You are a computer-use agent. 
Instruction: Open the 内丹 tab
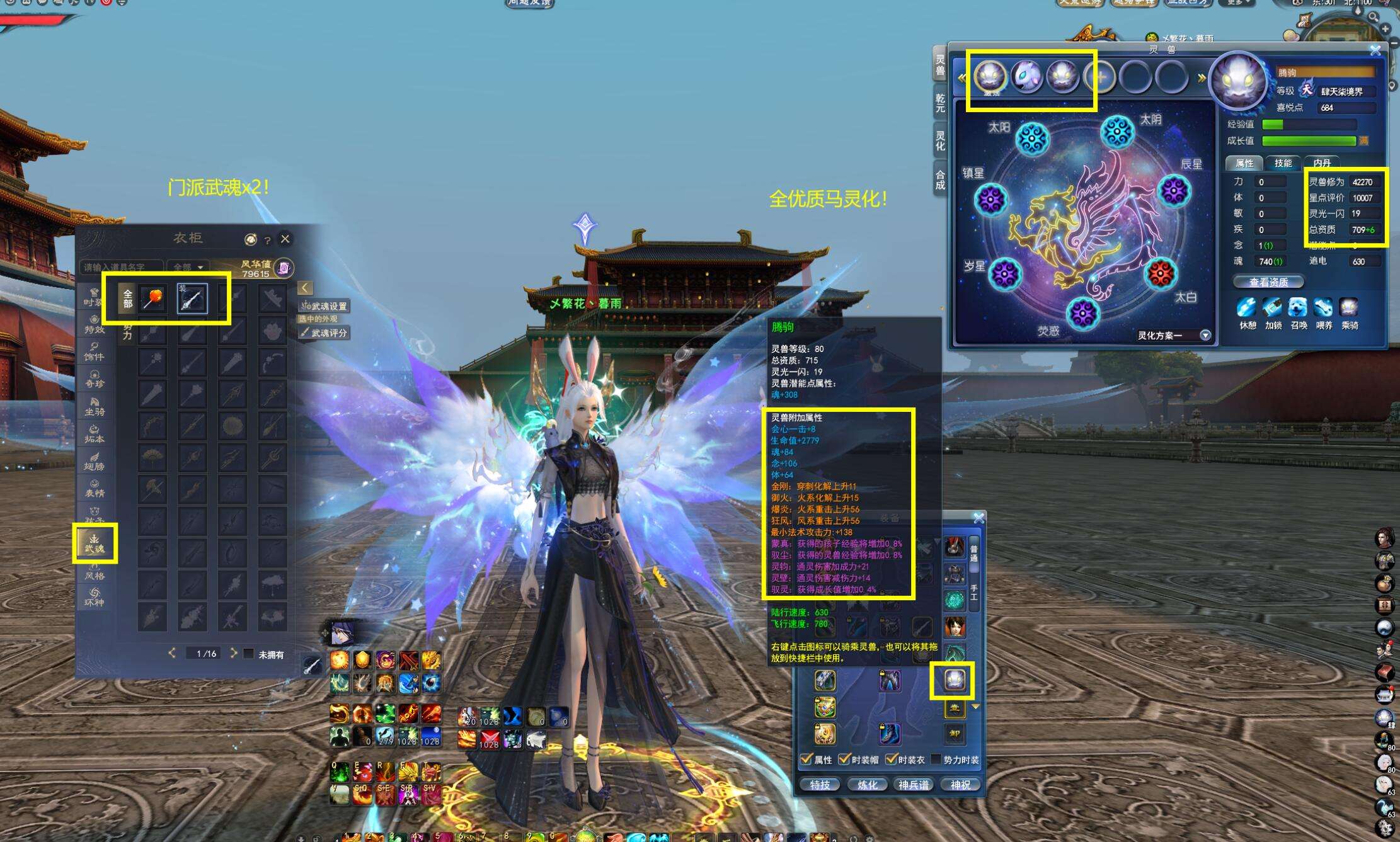[1322, 163]
